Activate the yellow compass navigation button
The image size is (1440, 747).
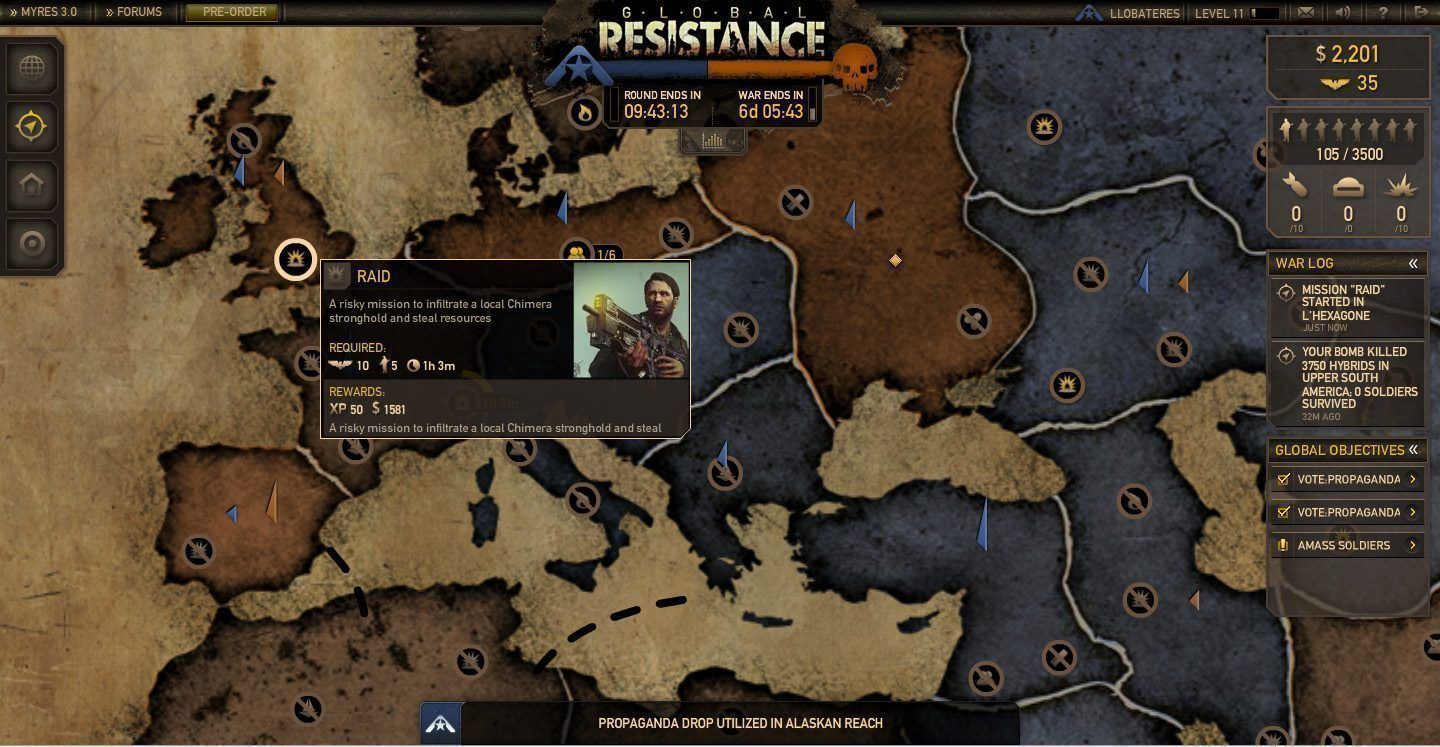point(32,127)
